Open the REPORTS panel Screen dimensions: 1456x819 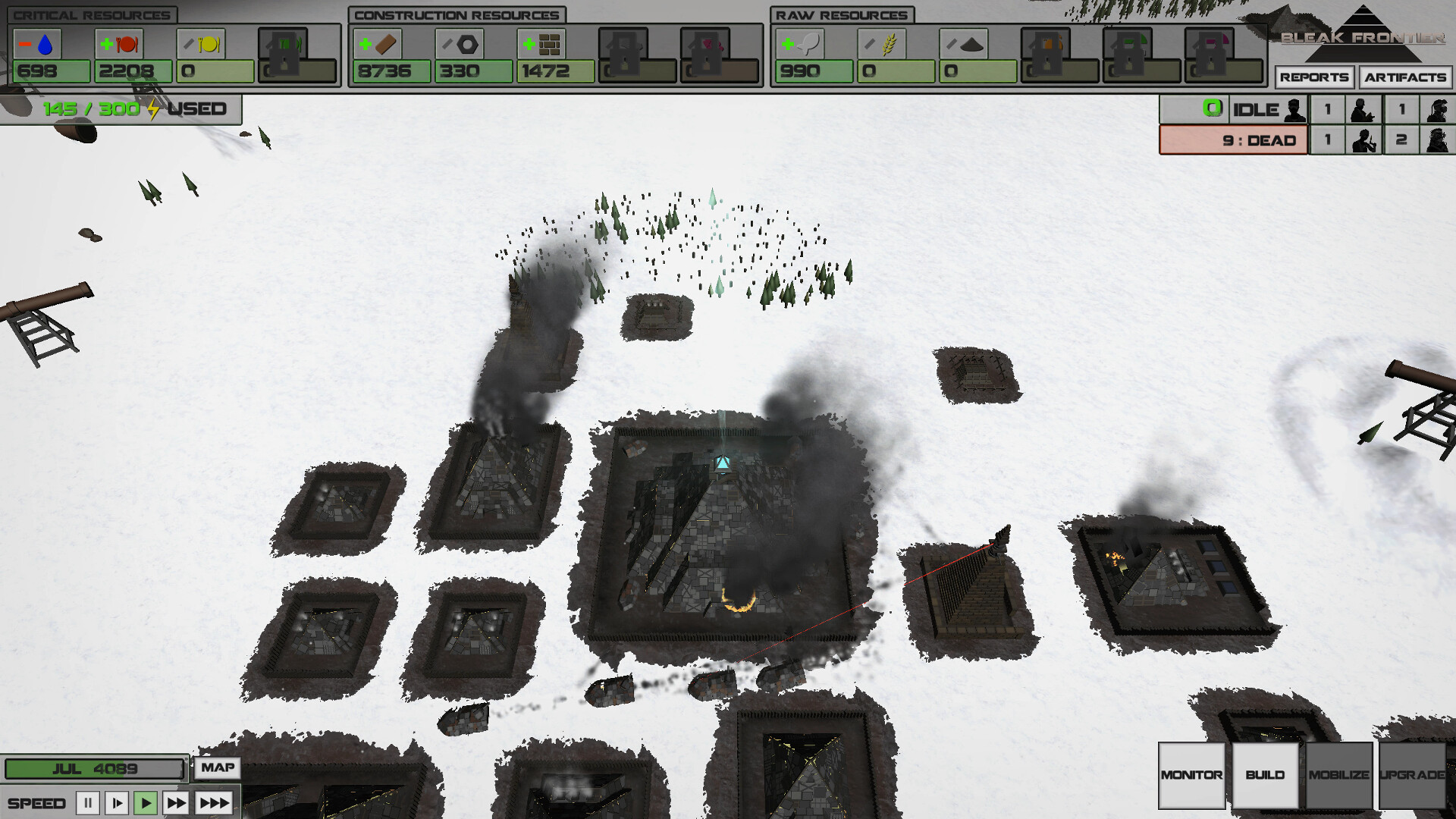[1316, 77]
